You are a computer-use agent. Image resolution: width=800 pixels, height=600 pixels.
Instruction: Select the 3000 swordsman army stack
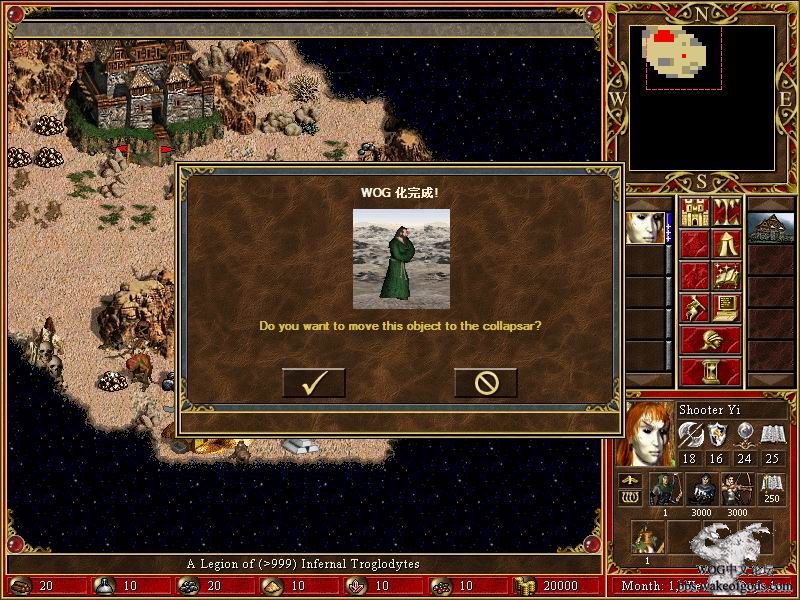point(701,492)
